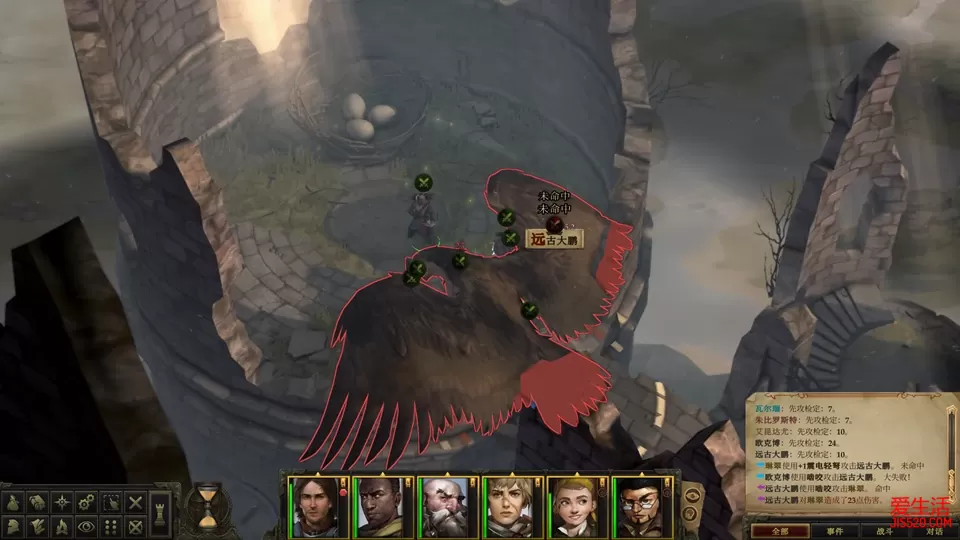Select the helmet character icon
The width and height of the screenshot is (960, 540).
tap(12, 525)
